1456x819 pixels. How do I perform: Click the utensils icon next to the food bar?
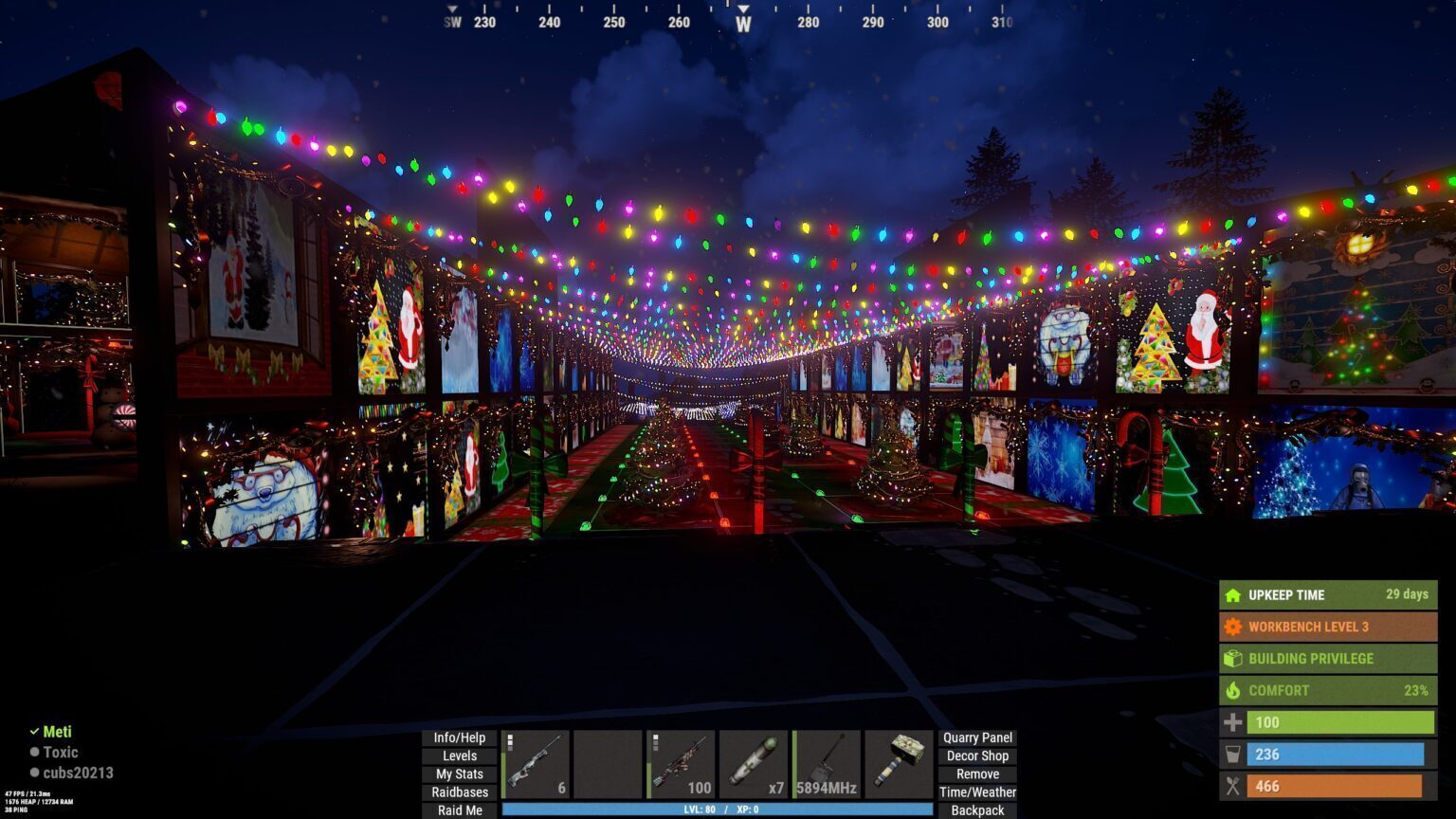click(1233, 786)
